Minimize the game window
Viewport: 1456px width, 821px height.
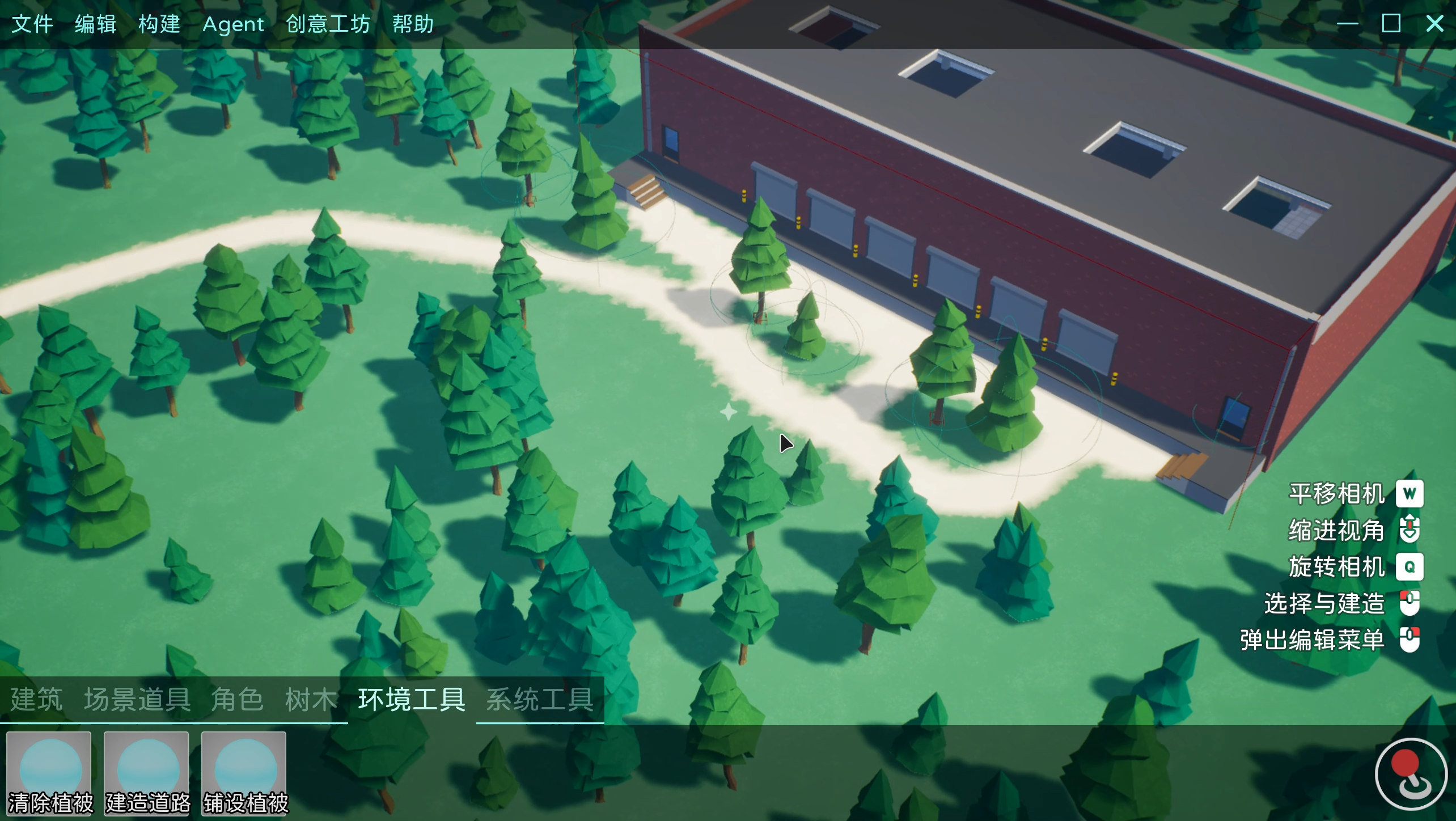coord(1347,24)
